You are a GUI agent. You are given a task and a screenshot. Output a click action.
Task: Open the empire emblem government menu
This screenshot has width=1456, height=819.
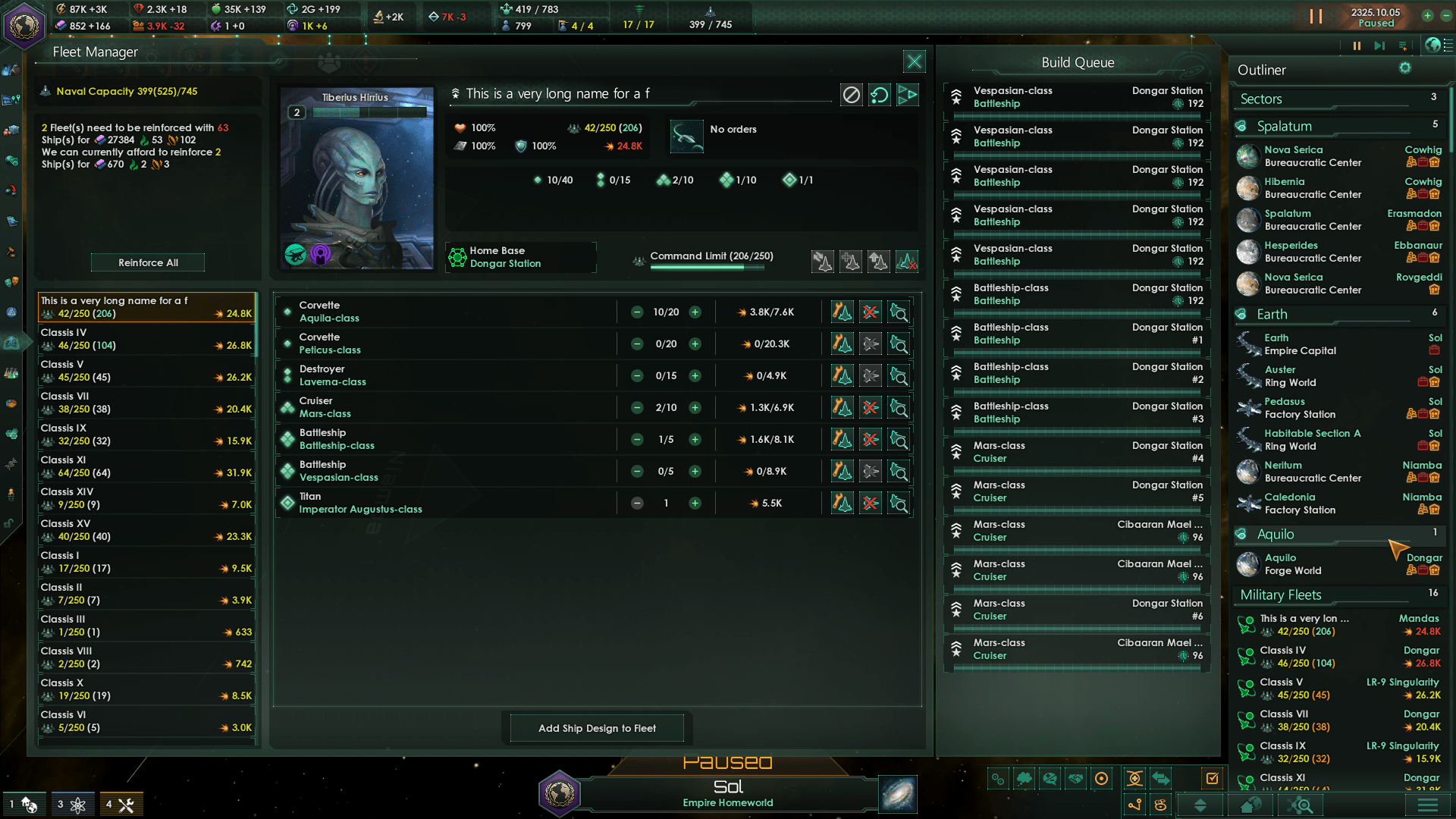(24, 25)
